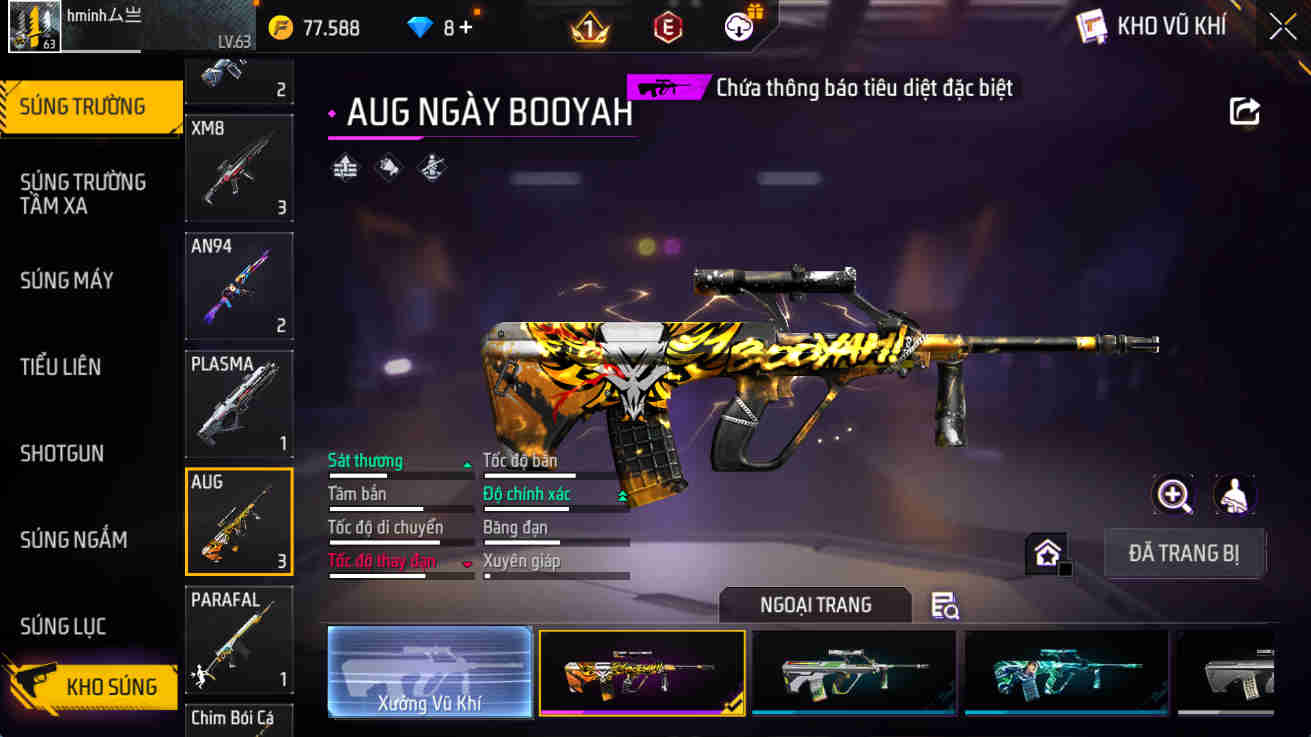Click the ĐÃ TRANG BỊ button
The height and width of the screenshot is (737, 1311).
point(1185,553)
